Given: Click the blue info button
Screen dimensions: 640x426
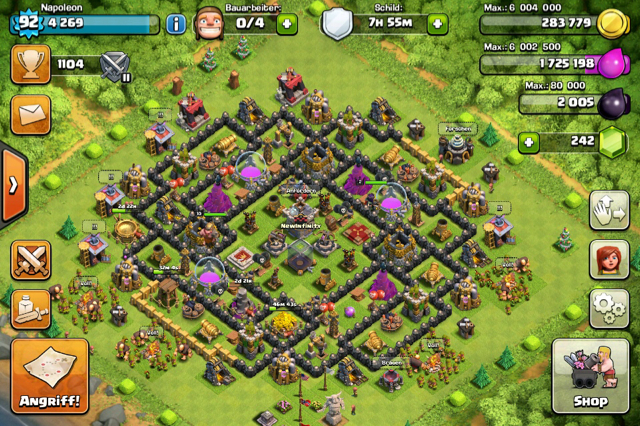Looking at the screenshot, I should 176,24.
